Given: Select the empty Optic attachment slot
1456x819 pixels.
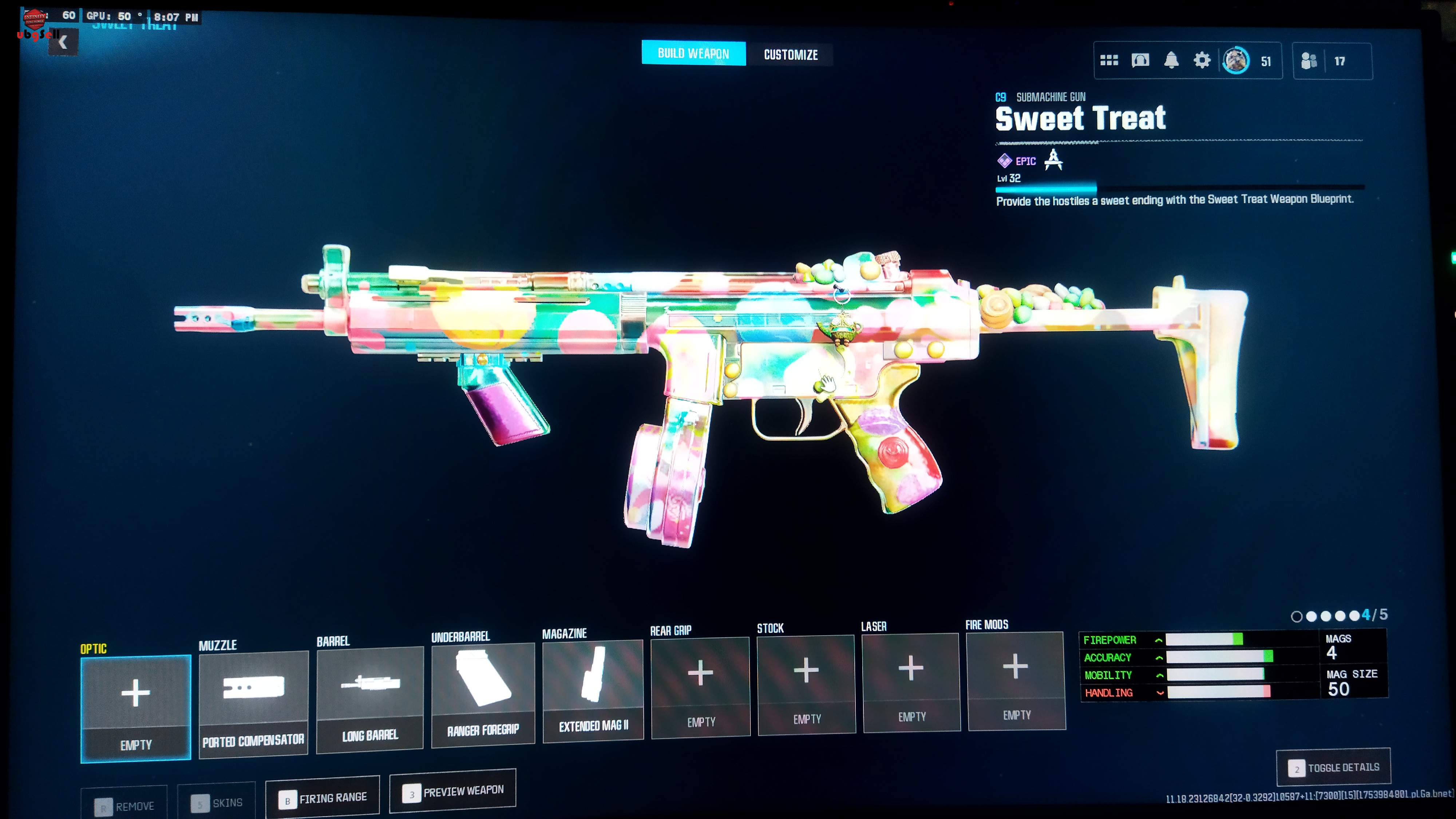Looking at the screenshot, I should click(136, 708).
